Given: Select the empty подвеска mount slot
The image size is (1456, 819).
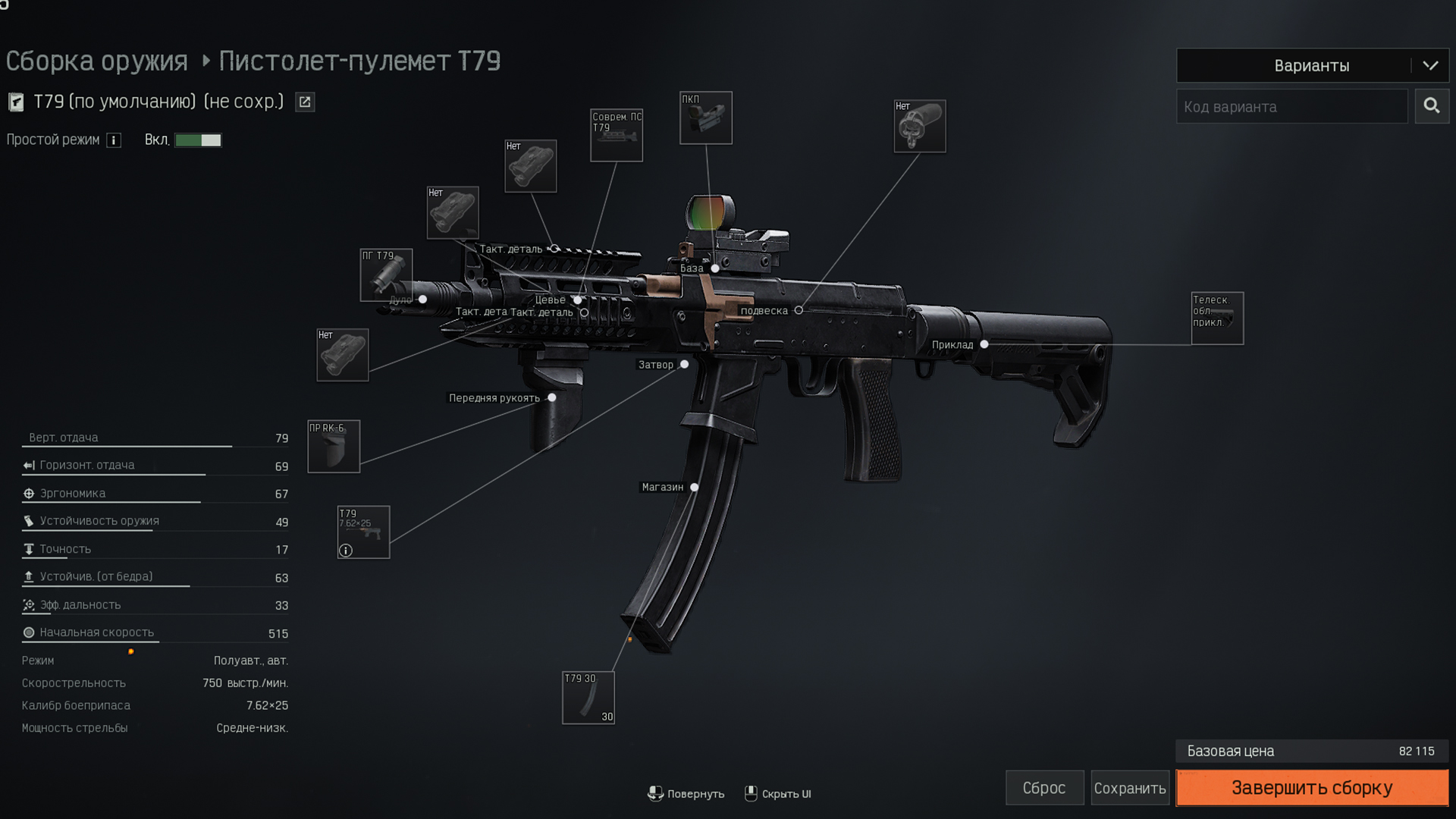Looking at the screenshot, I should click(x=920, y=127).
